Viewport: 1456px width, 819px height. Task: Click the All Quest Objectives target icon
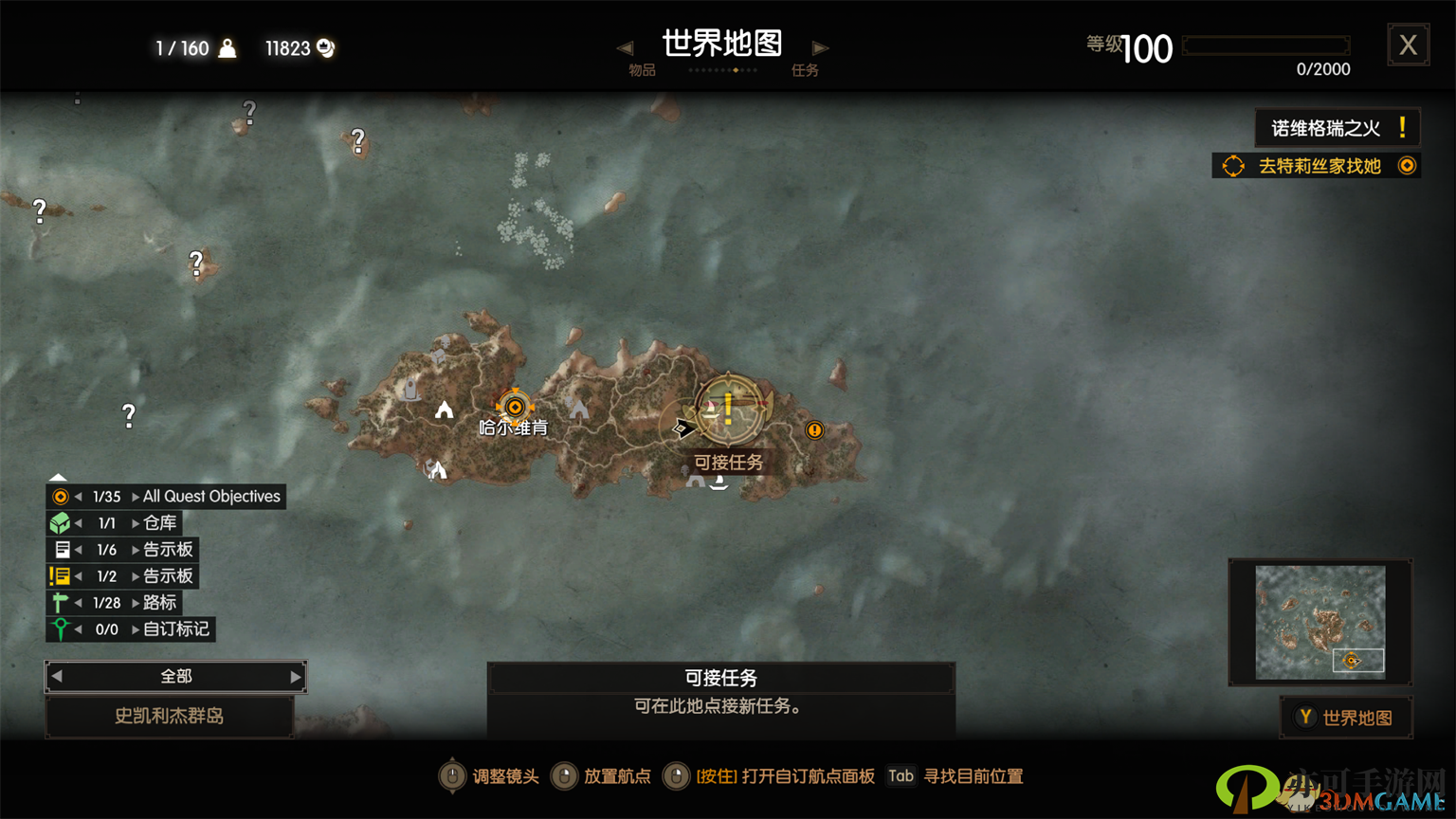pos(63,496)
